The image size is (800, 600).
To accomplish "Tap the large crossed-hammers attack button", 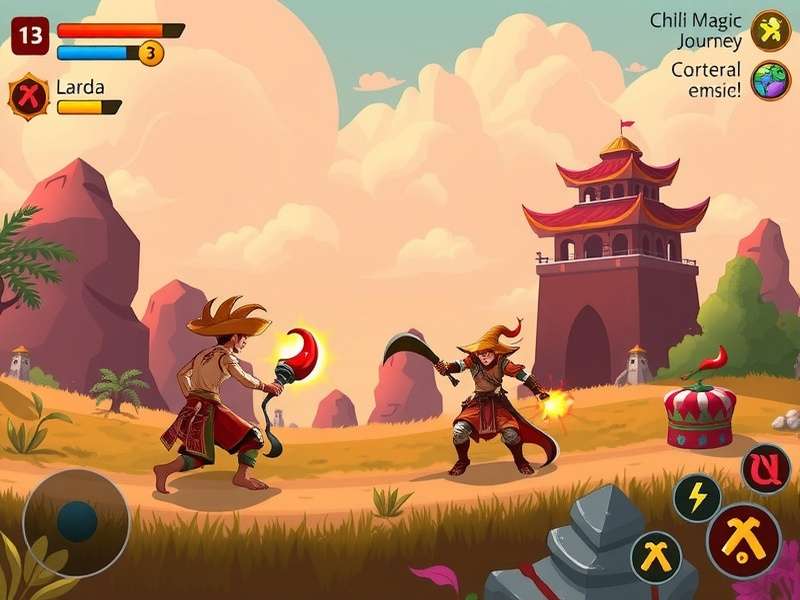I will click(743, 541).
